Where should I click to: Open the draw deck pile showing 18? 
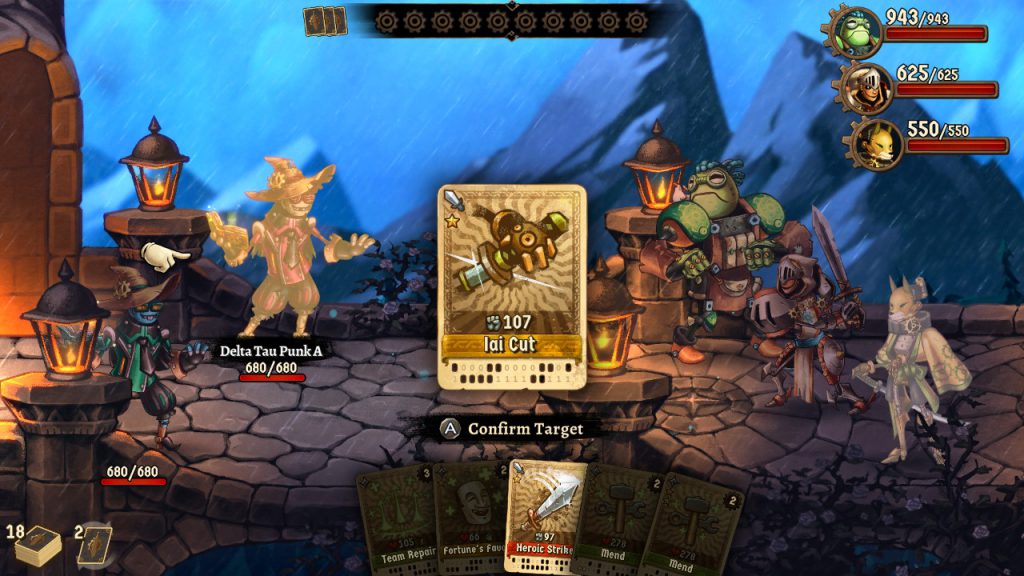tap(37, 544)
